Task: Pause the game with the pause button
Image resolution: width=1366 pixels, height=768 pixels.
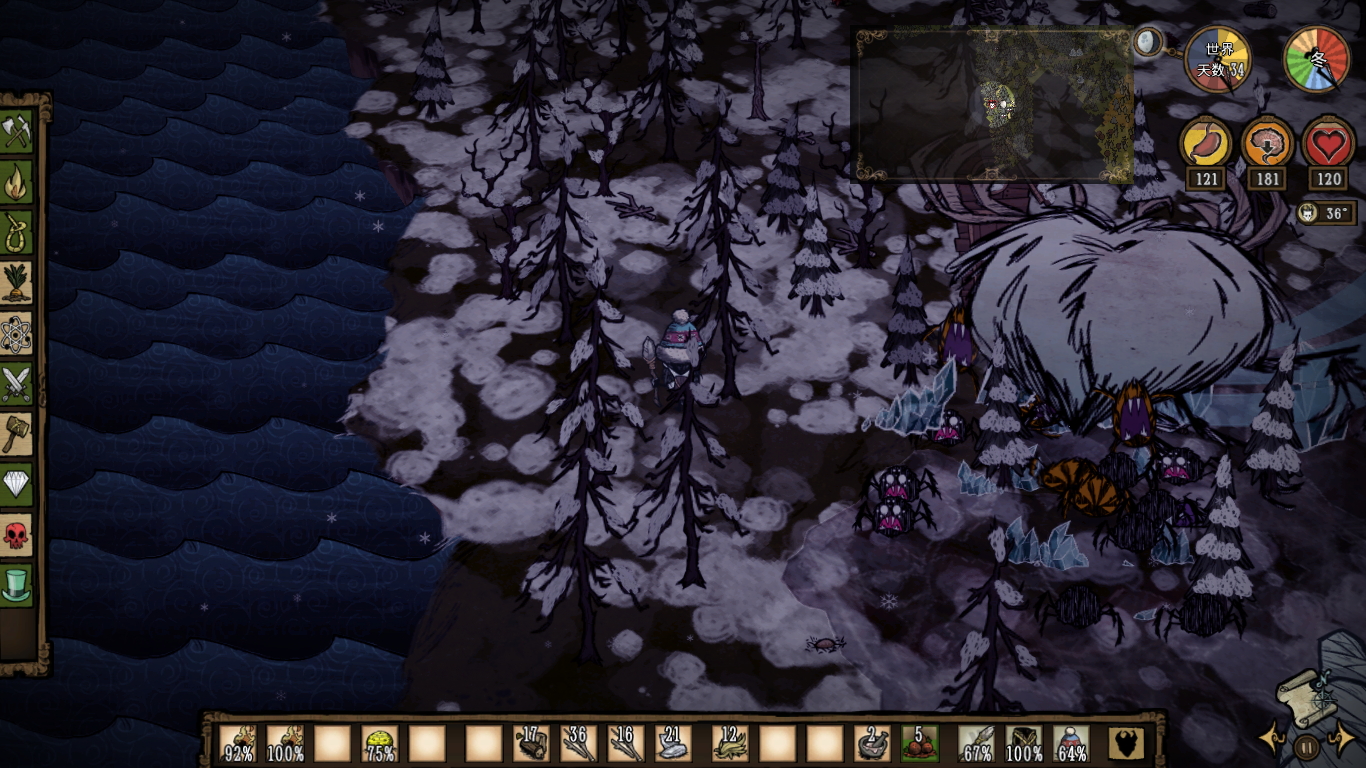Action: point(1306,745)
